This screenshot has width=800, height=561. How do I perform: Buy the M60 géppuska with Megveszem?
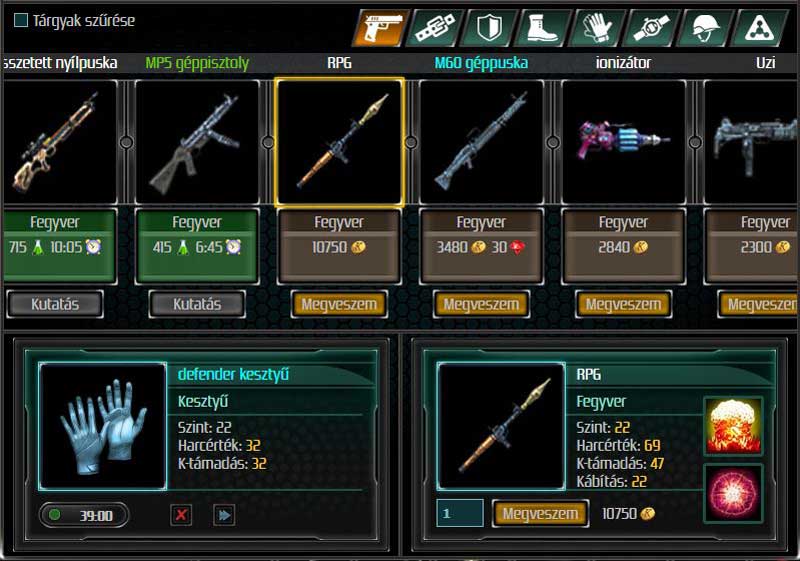[481, 304]
